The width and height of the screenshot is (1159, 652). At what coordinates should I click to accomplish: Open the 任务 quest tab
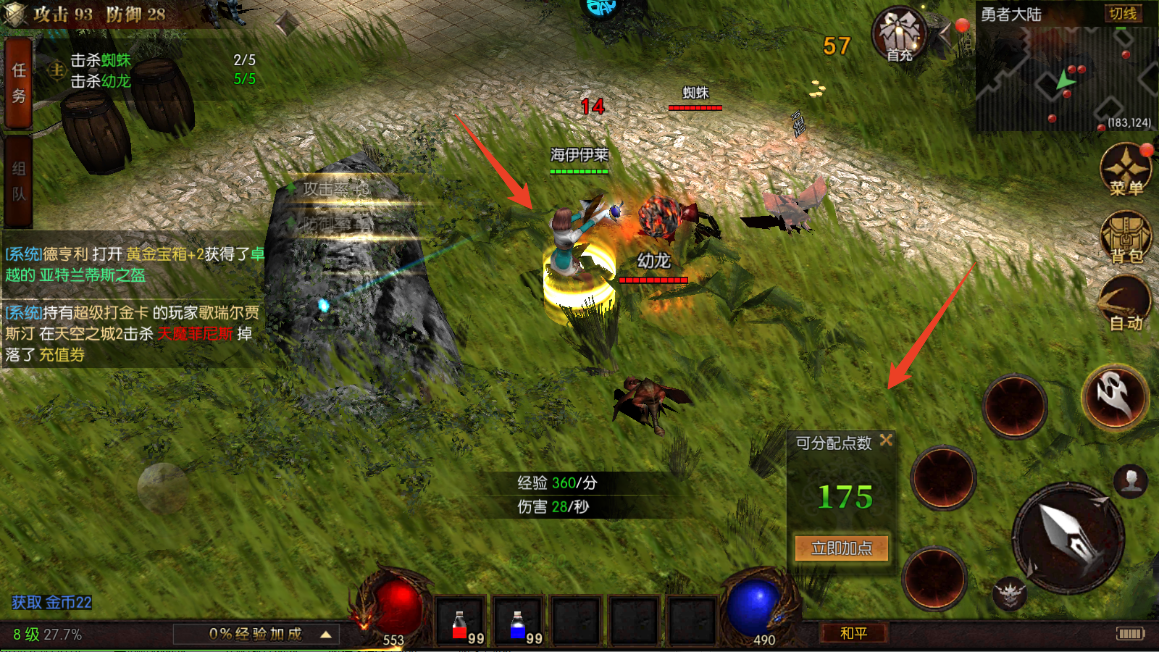(x=18, y=84)
